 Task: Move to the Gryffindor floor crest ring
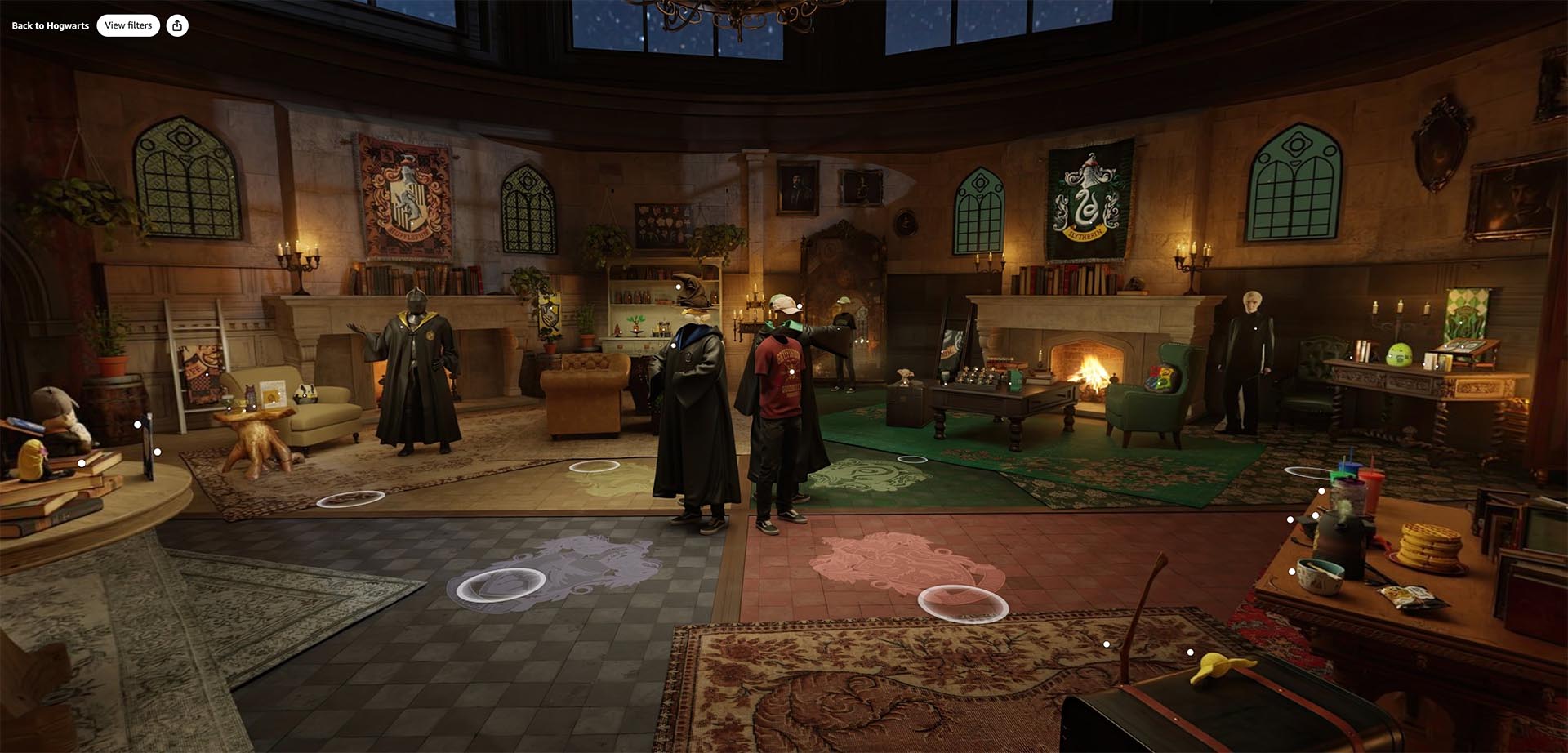tap(963, 604)
